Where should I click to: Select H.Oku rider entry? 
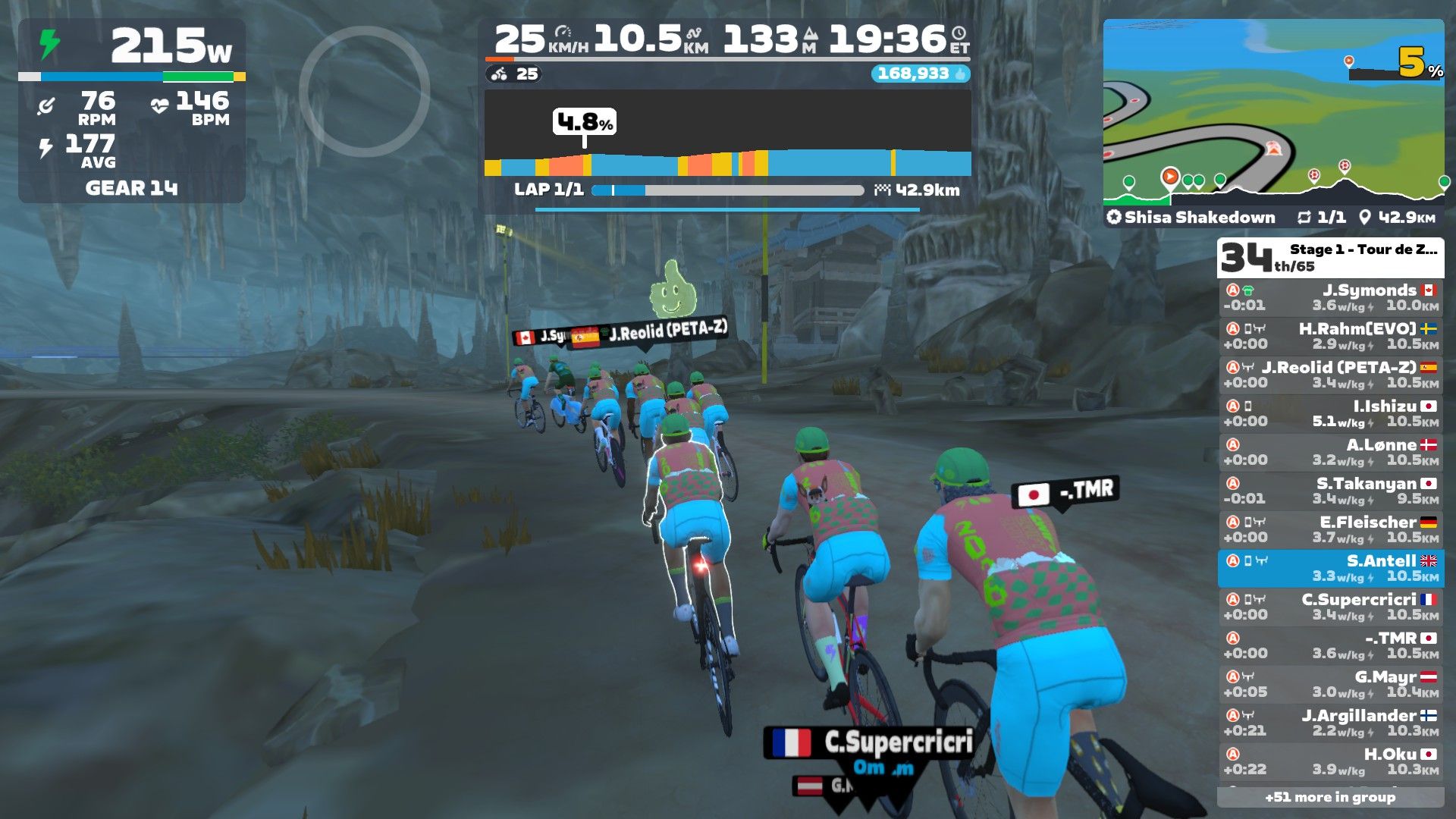(1331, 761)
